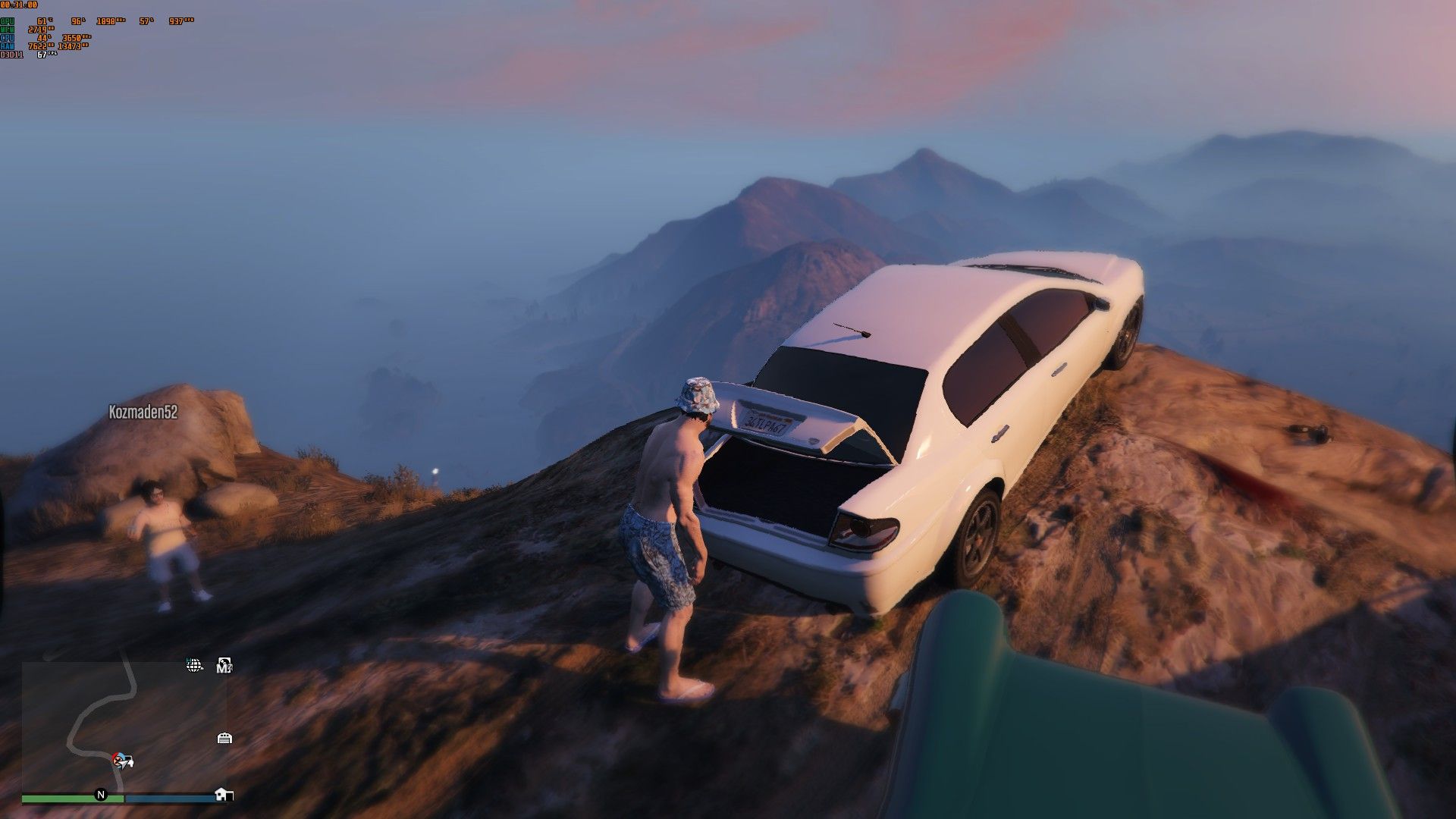Image resolution: width=1456 pixels, height=819 pixels.
Task: Click the north N compass marker
Action: pyautogui.click(x=100, y=795)
